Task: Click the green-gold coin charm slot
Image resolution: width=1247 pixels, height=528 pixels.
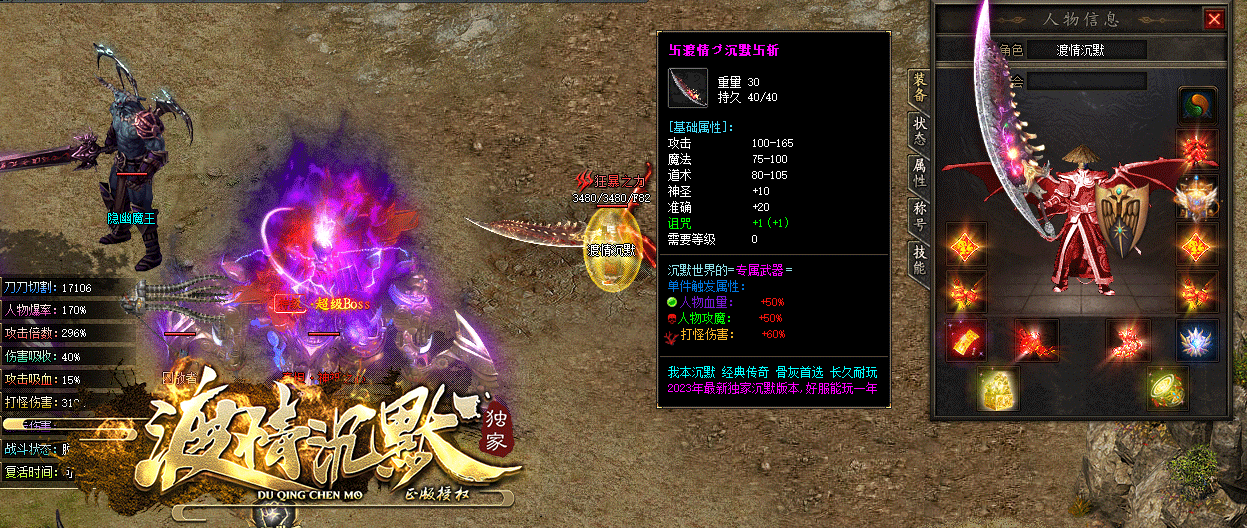Action: 1166,386
